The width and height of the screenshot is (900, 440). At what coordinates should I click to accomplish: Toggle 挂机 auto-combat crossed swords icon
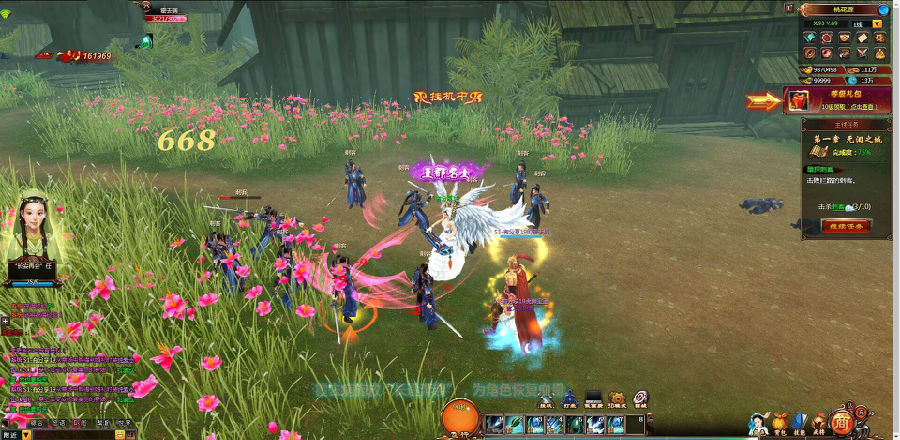[x=546, y=399]
